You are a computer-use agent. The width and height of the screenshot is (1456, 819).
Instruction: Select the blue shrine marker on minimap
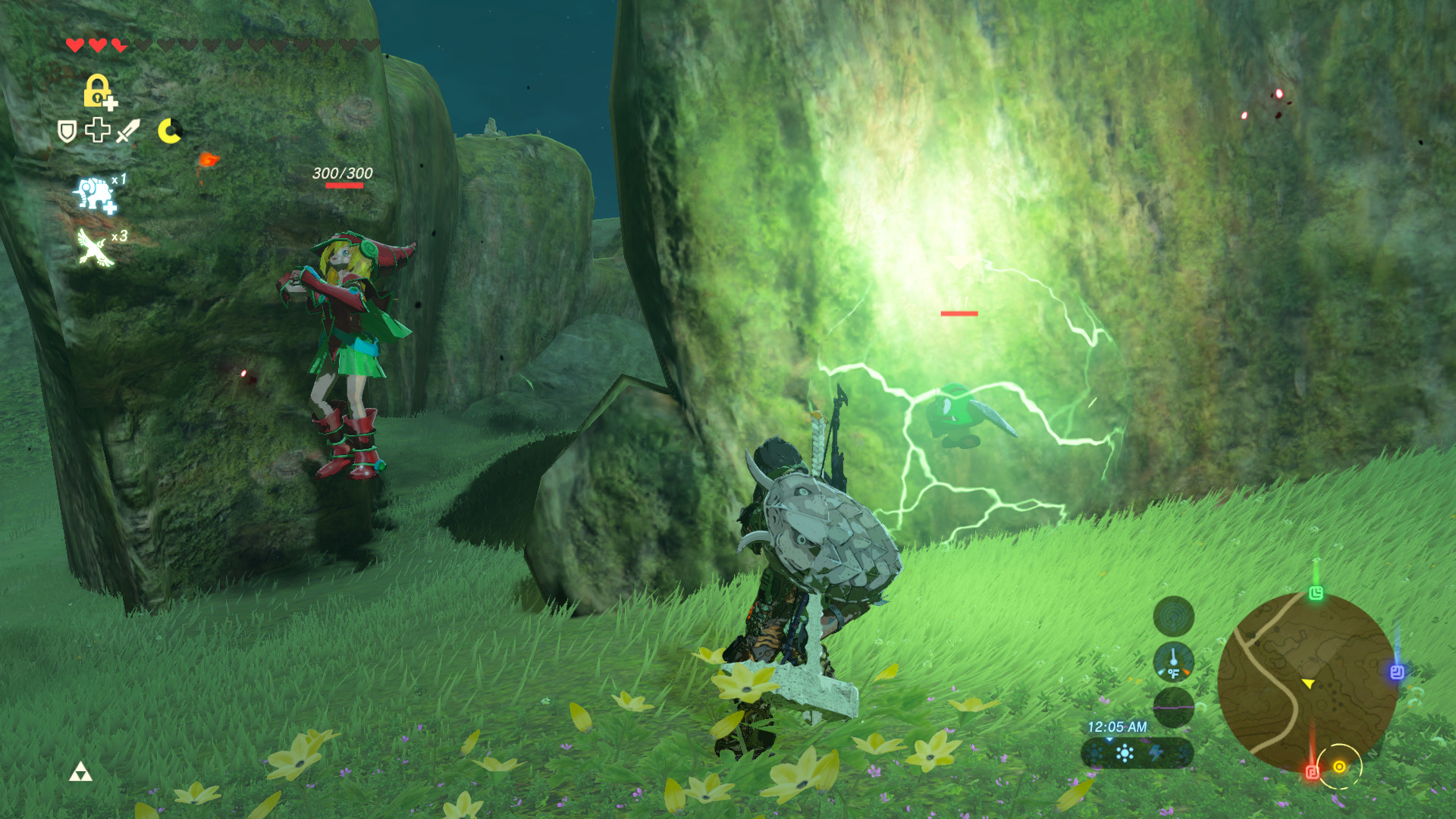[1397, 672]
